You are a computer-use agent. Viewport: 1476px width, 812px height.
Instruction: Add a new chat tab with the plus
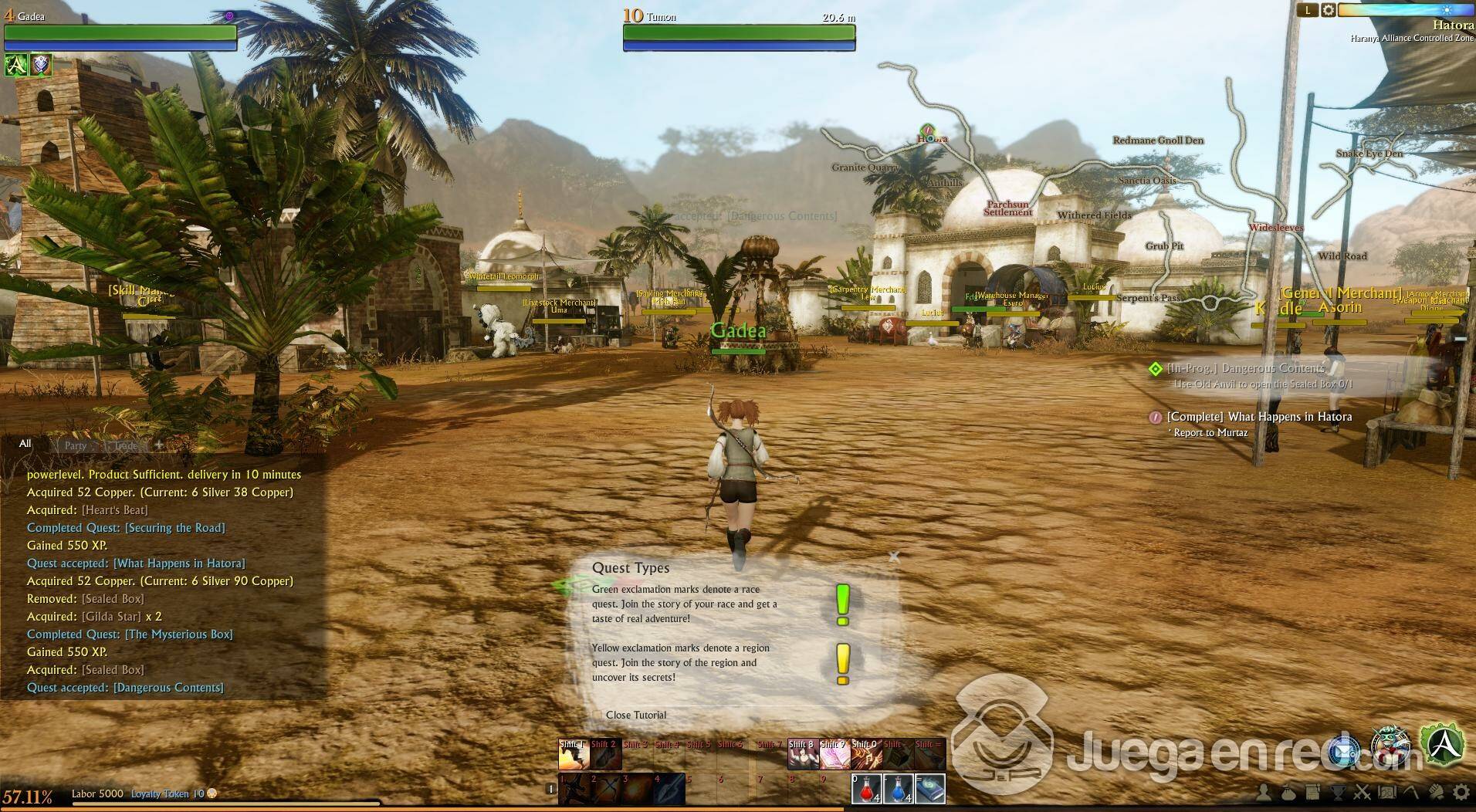coord(159,445)
